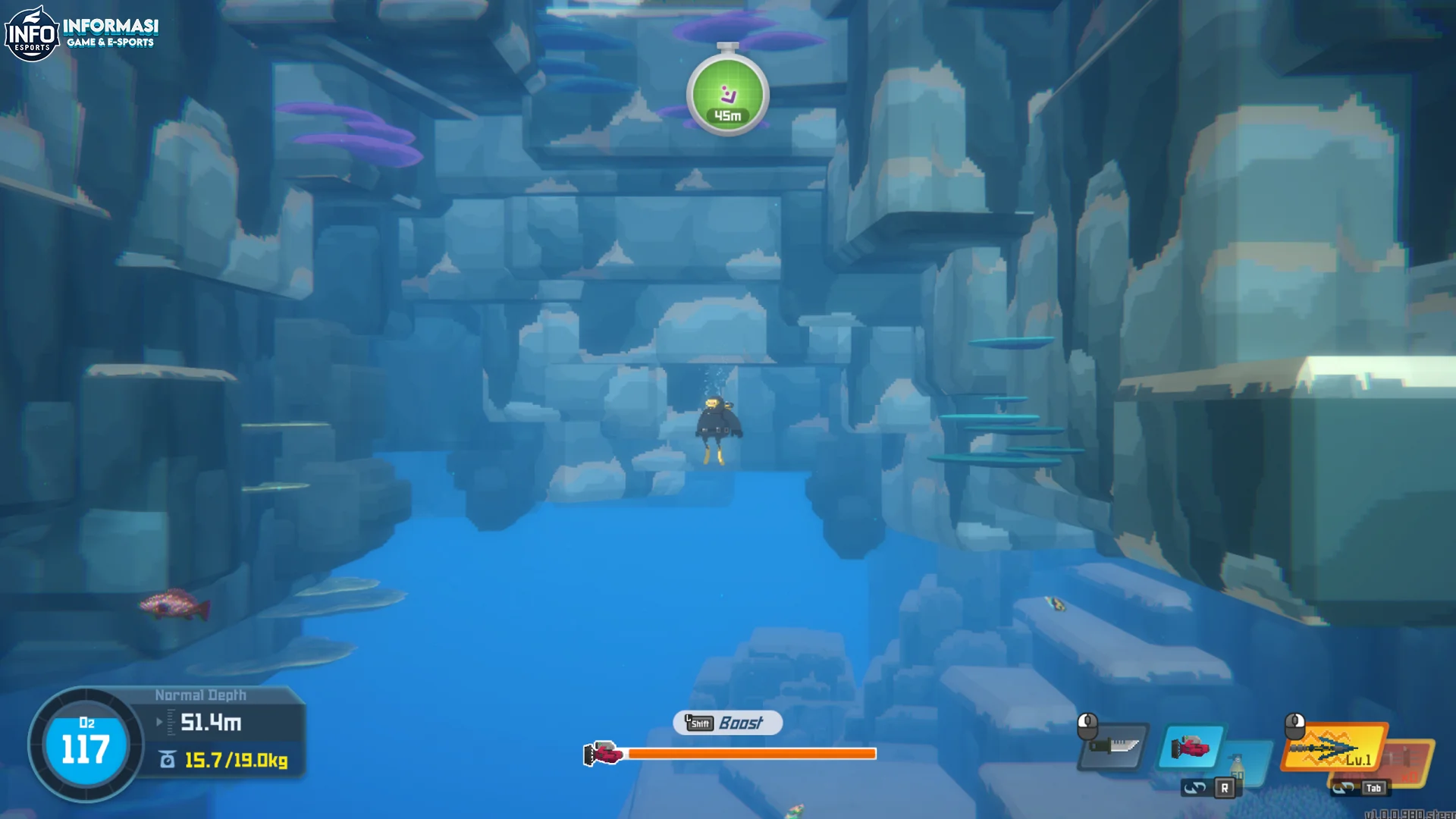Viewport: 1456px width, 819px height.
Task: Click the red harpoon gun icon
Action: (x=1191, y=748)
